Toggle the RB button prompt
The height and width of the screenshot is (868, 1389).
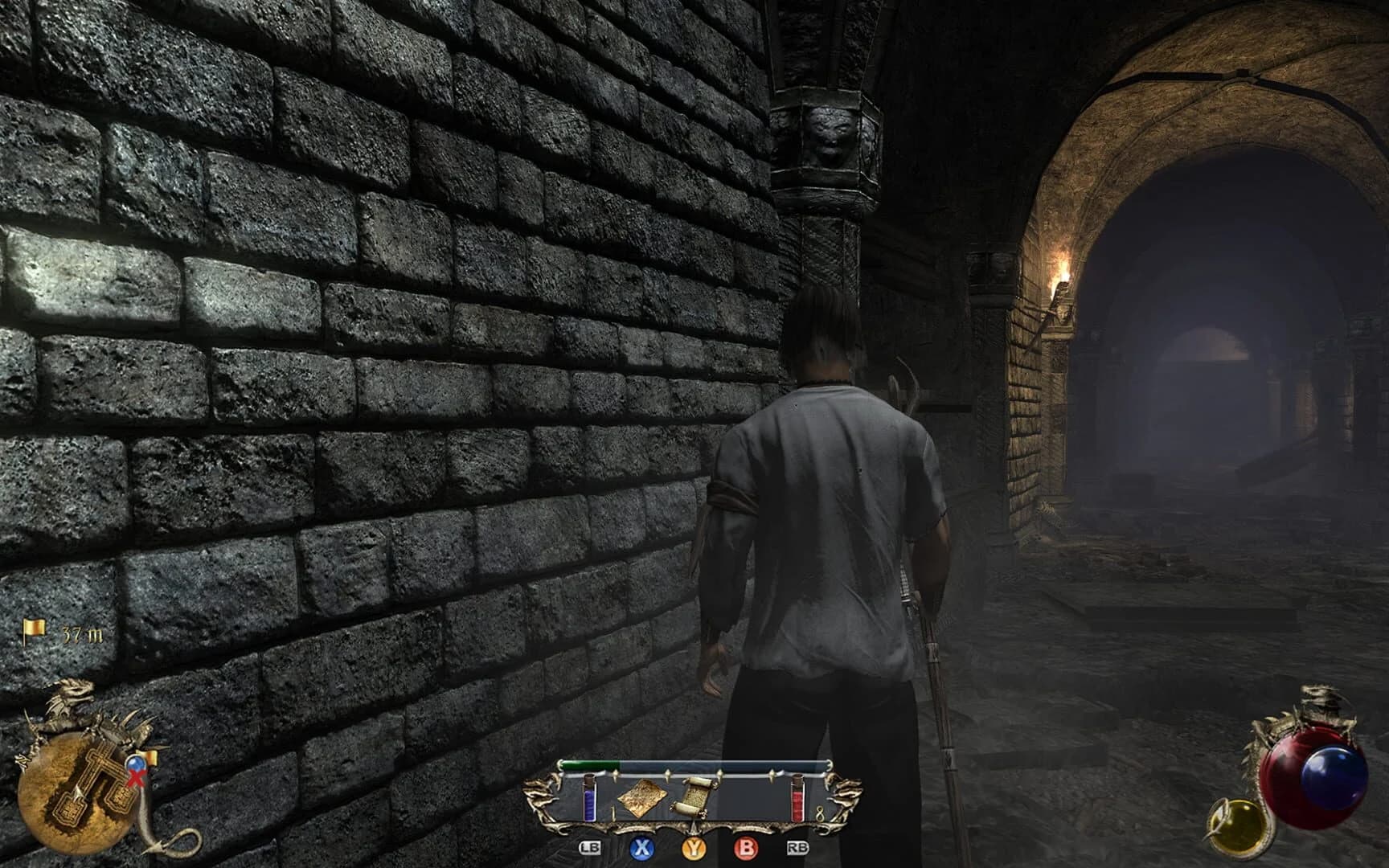797,847
